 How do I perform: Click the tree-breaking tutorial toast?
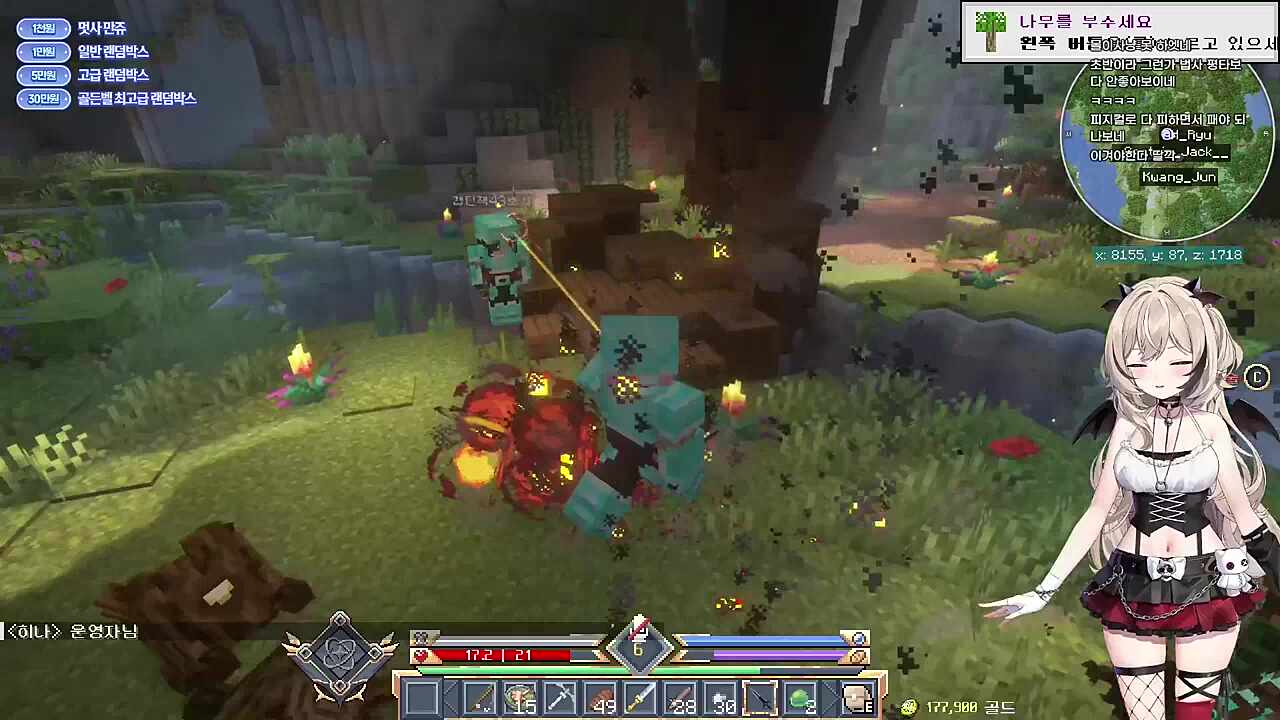click(1120, 32)
